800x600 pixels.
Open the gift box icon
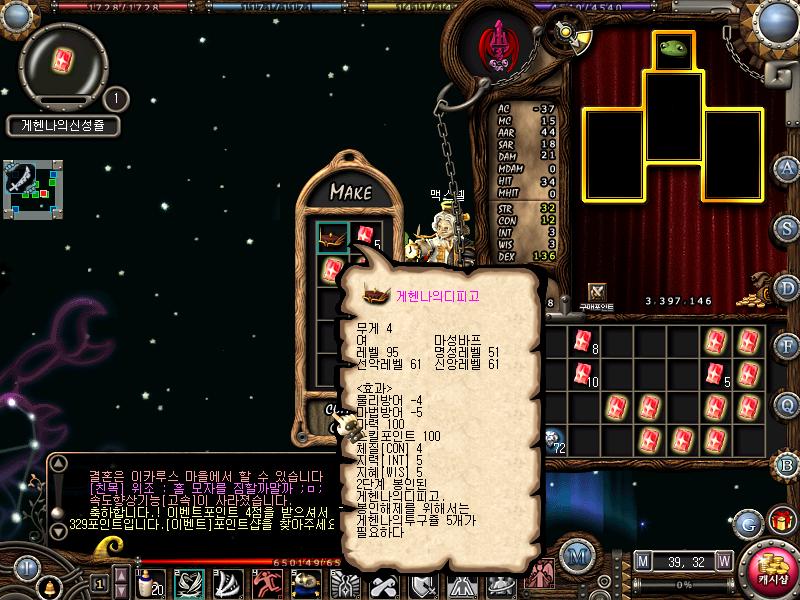click(x=779, y=521)
